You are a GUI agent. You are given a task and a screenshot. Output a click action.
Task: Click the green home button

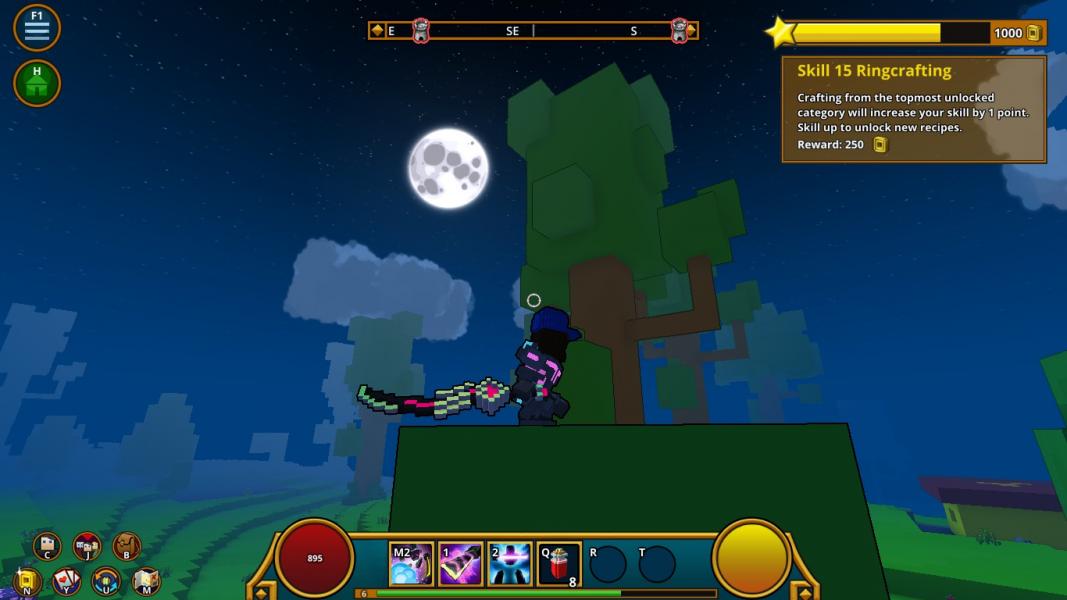[37, 83]
